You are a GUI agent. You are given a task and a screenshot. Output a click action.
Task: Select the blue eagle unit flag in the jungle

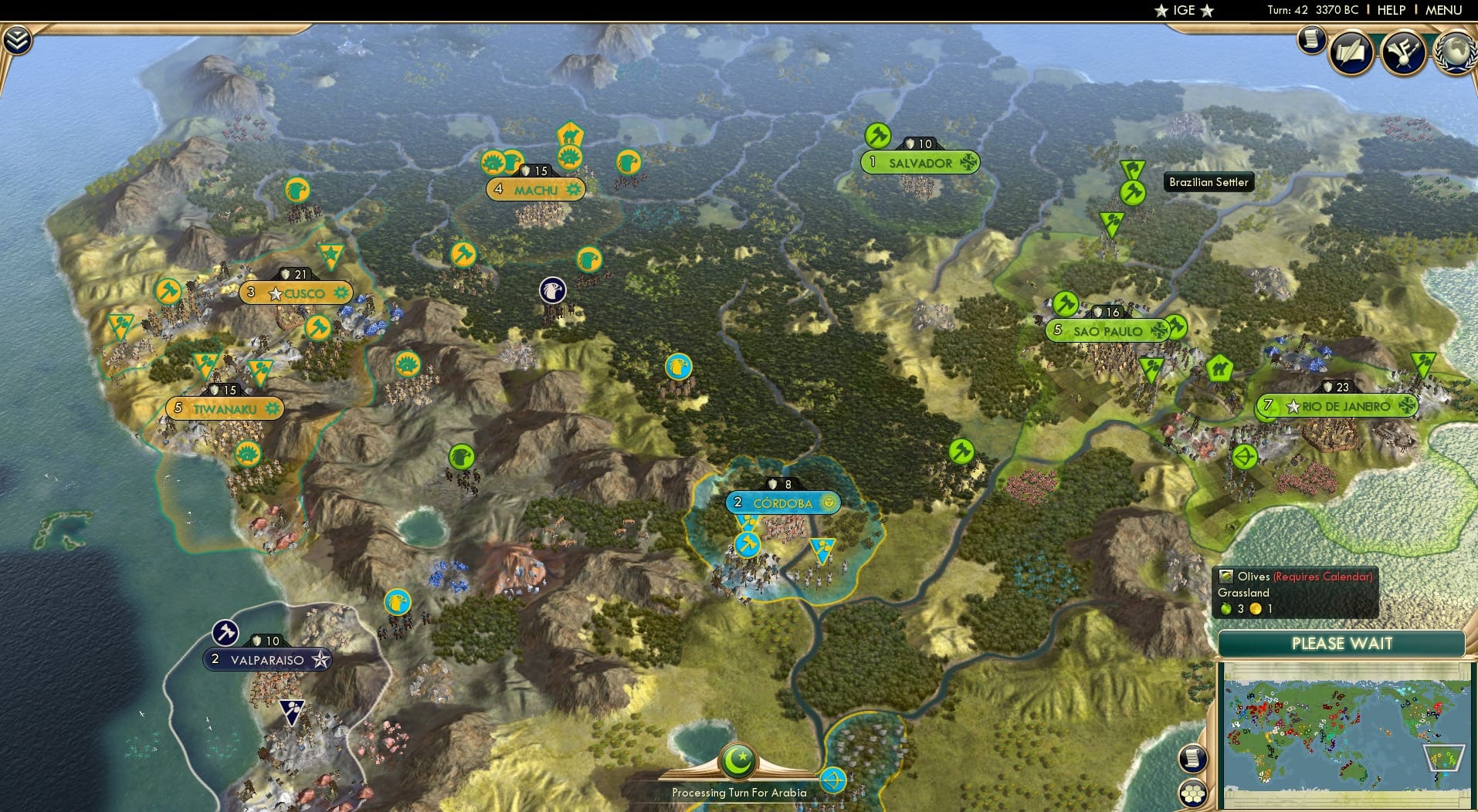tap(678, 367)
